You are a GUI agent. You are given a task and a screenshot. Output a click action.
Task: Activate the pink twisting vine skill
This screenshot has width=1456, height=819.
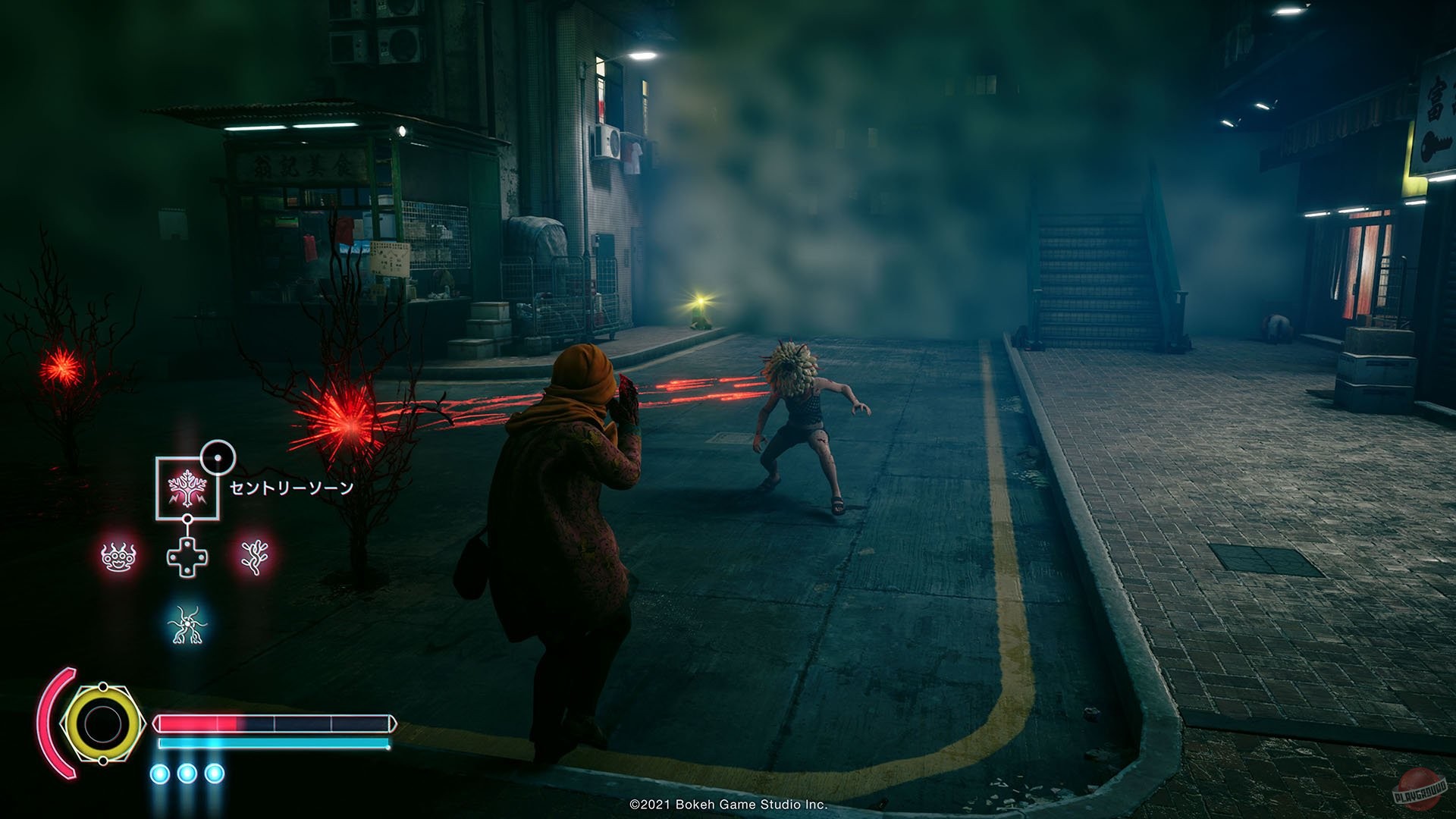click(x=254, y=557)
